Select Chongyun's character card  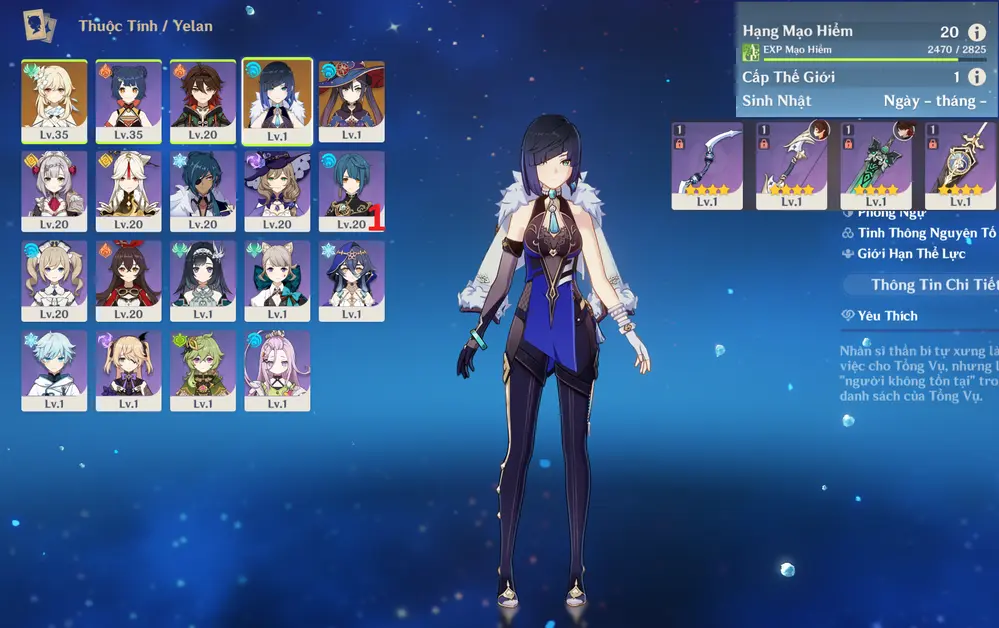click(54, 369)
